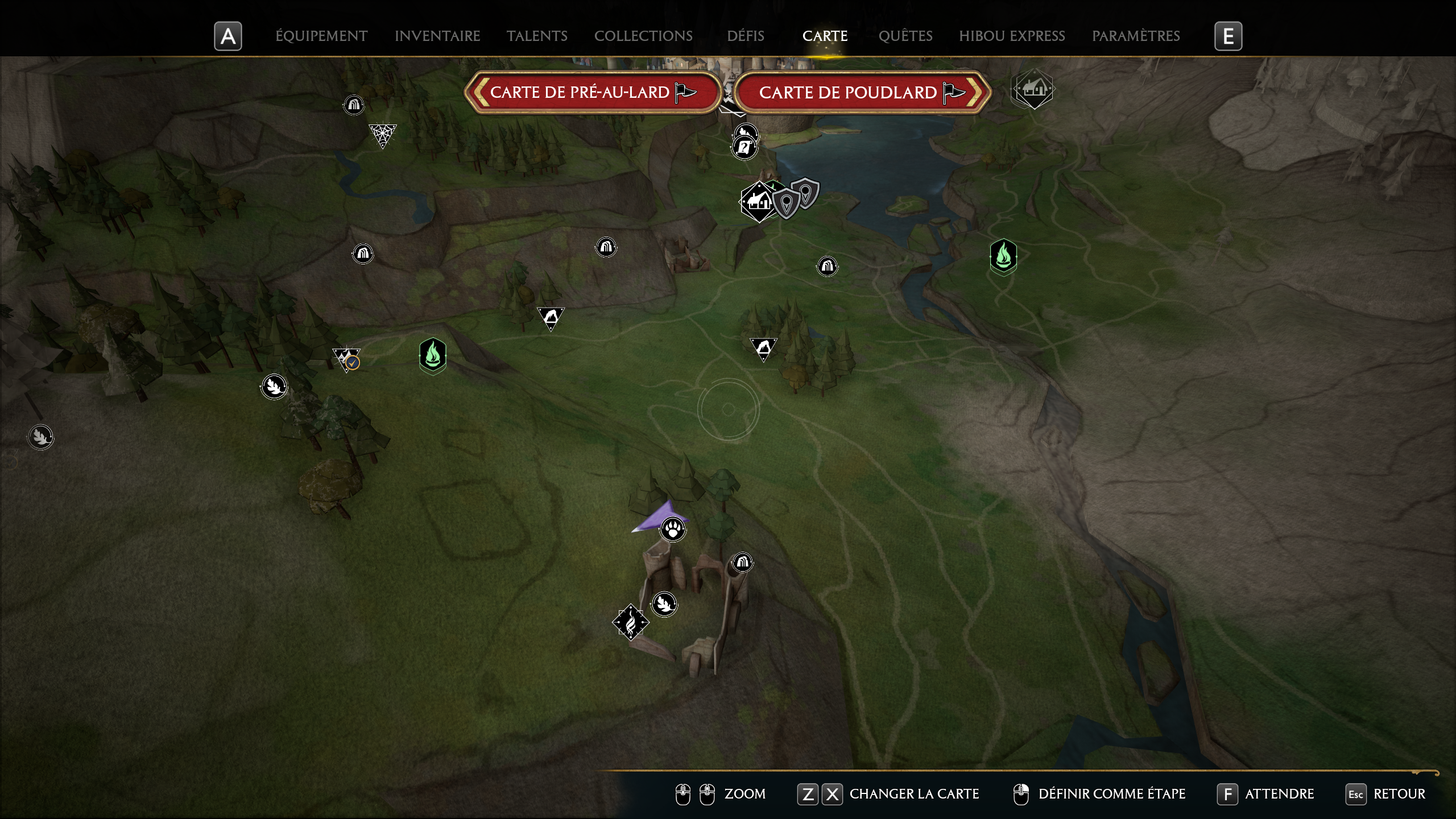Select the Talents tab
Image resolution: width=1456 pixels, height=819 pixels.
click(537, 36)
